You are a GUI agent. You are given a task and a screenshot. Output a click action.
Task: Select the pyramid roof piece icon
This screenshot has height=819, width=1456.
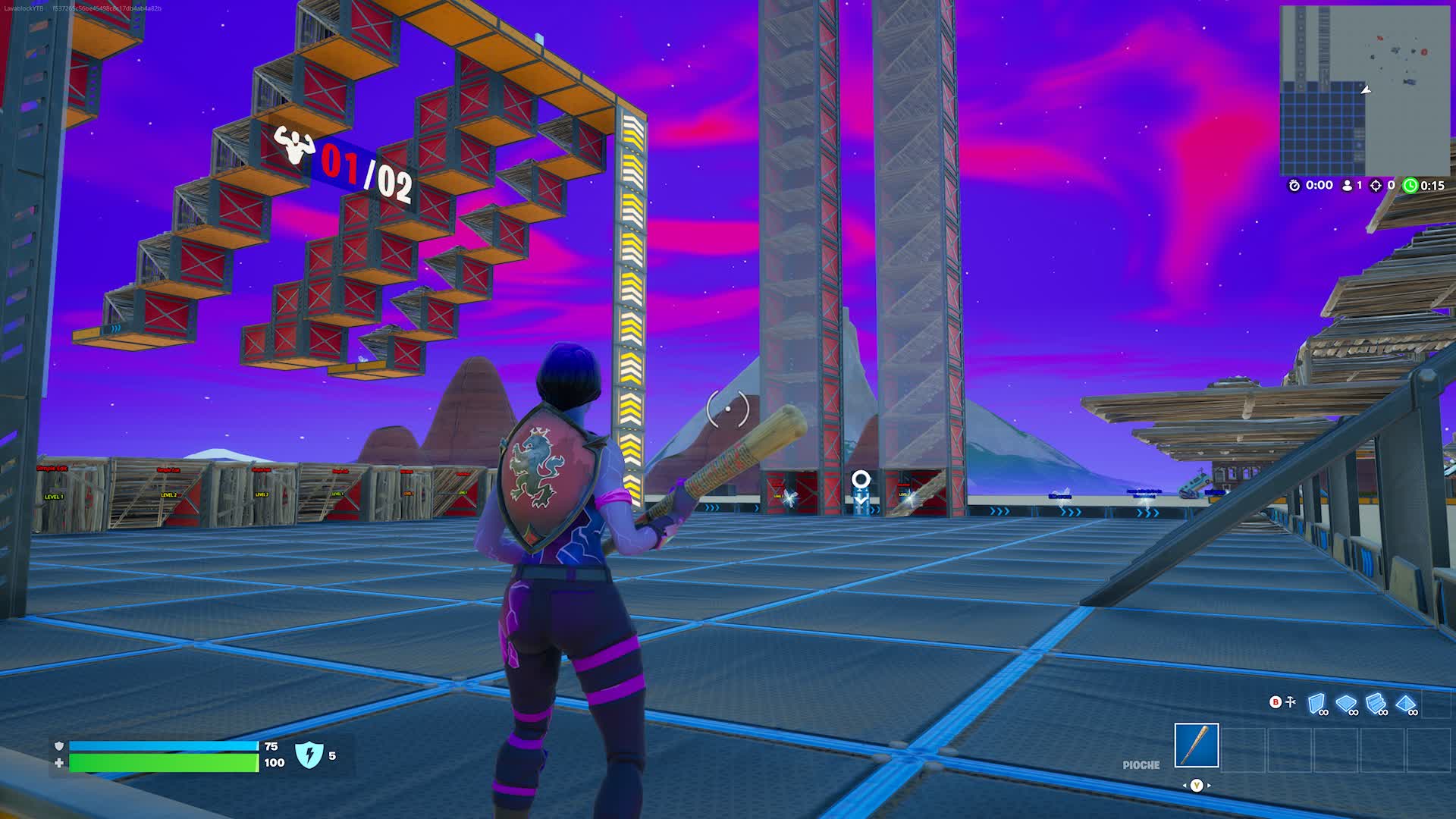[1405, 701]
